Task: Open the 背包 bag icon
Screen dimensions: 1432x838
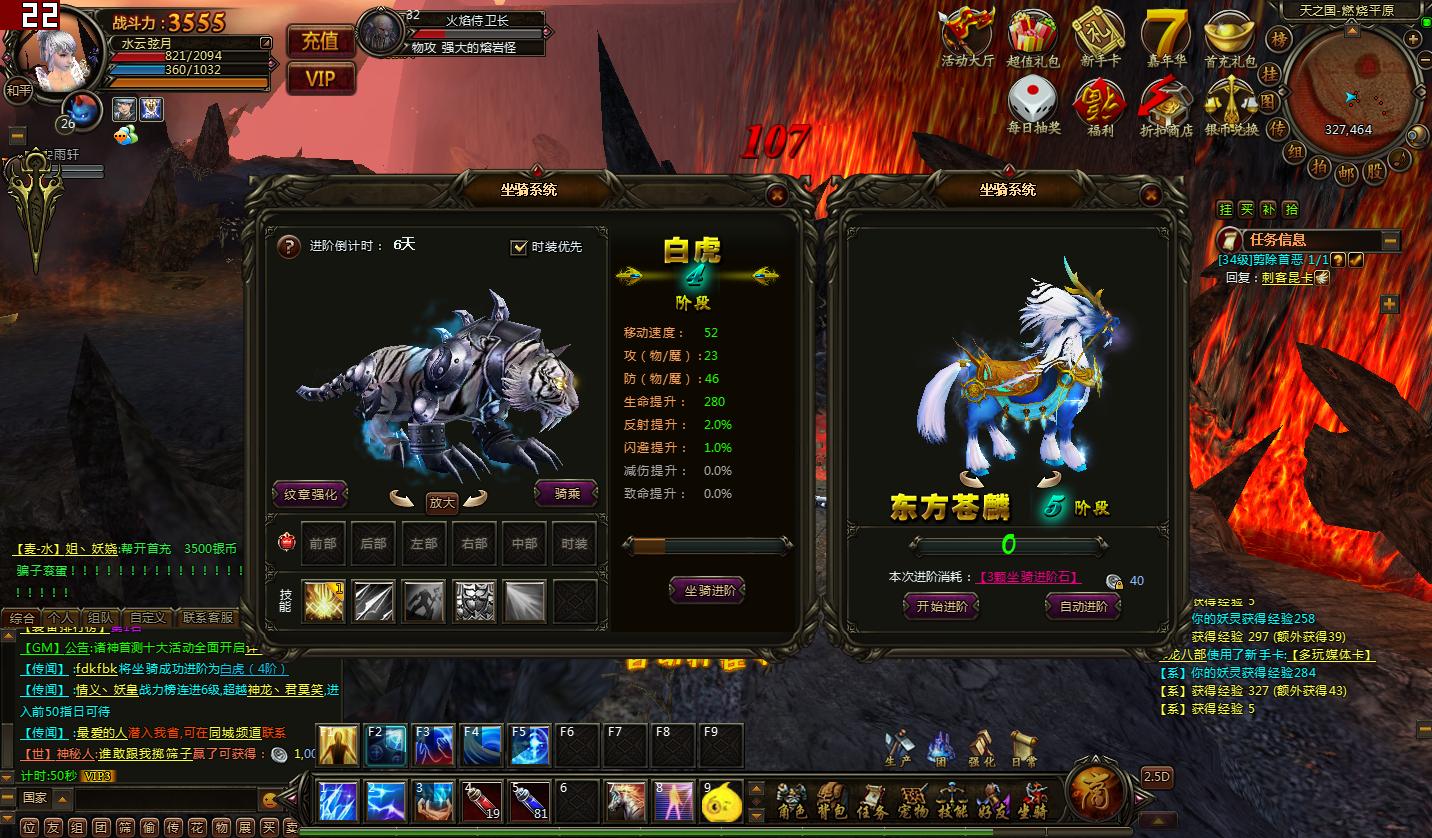Action: point(831,800)
